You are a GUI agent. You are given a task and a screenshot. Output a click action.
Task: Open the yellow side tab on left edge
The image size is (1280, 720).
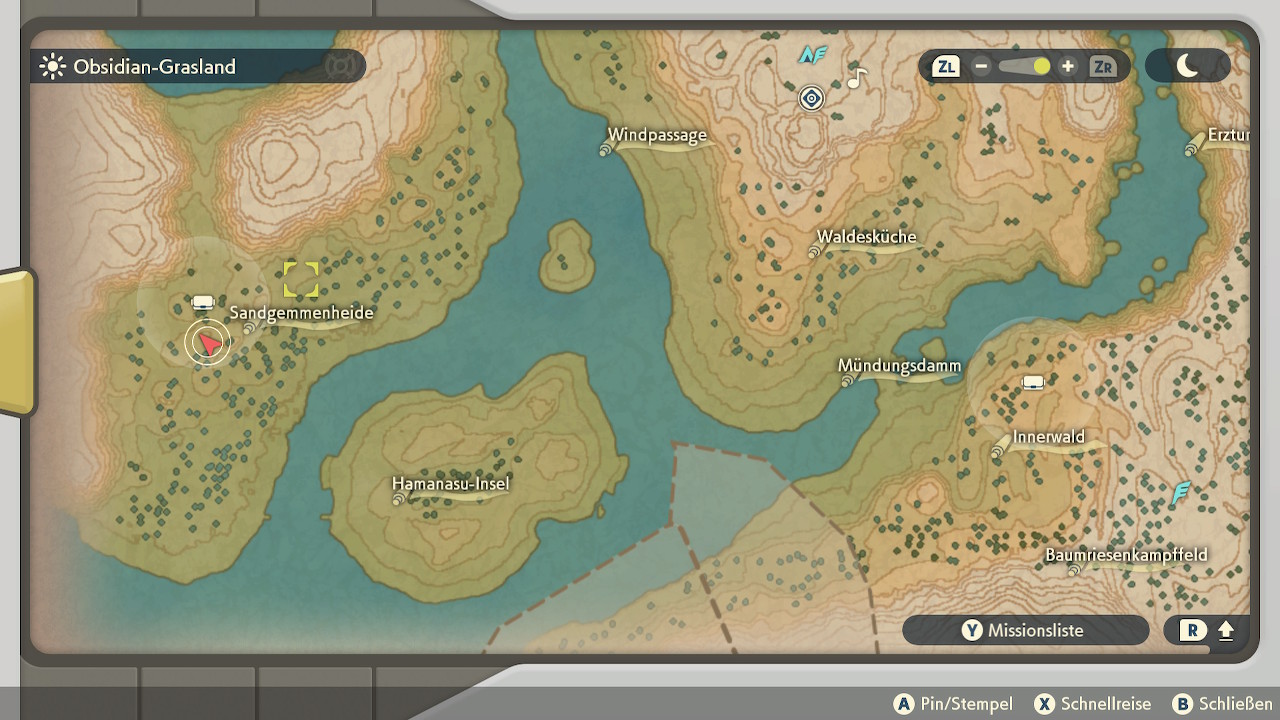click(x=17, y=341)
